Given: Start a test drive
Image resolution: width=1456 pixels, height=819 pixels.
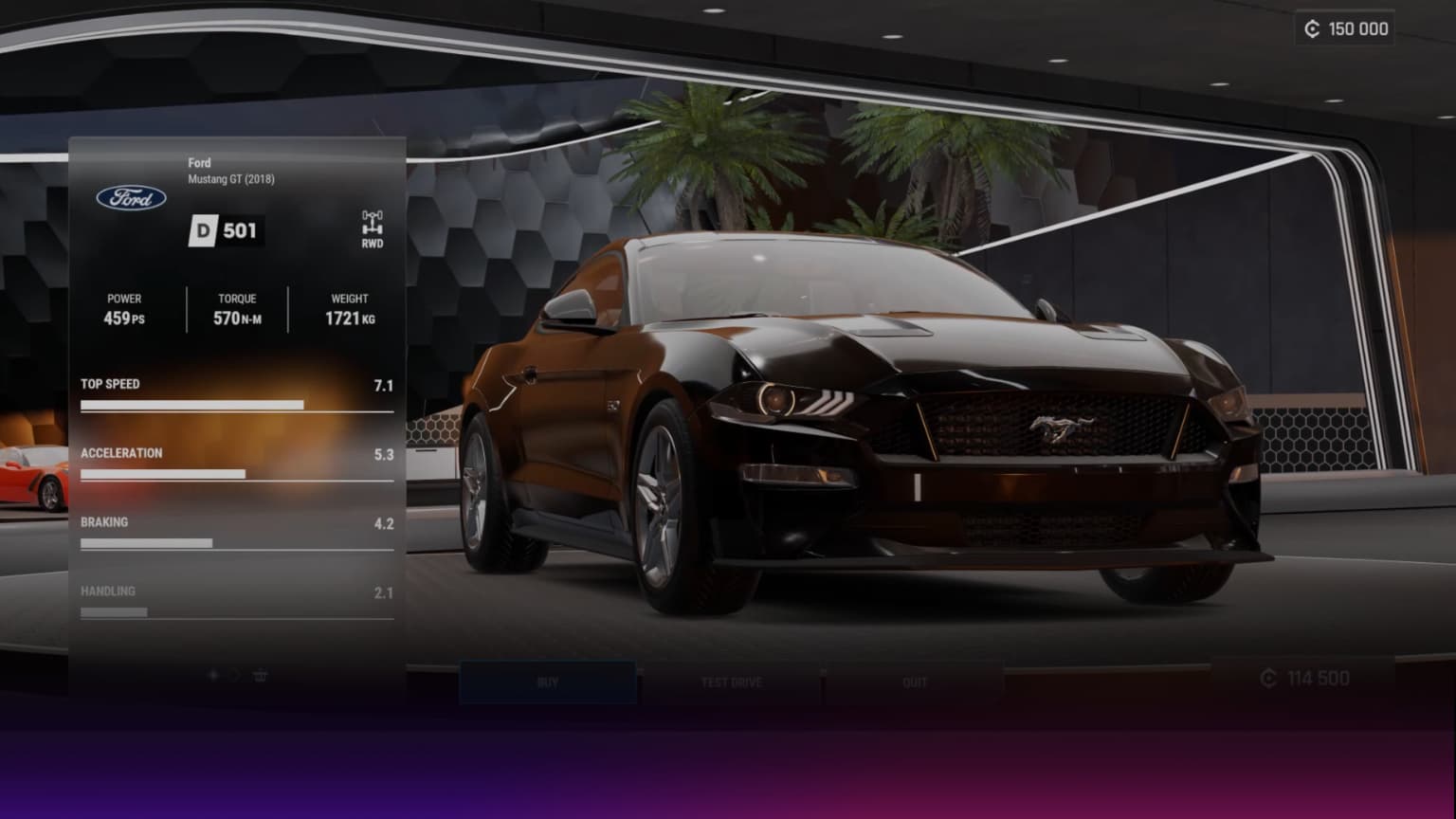Looking at the screenshot, I should pos(731,682).
